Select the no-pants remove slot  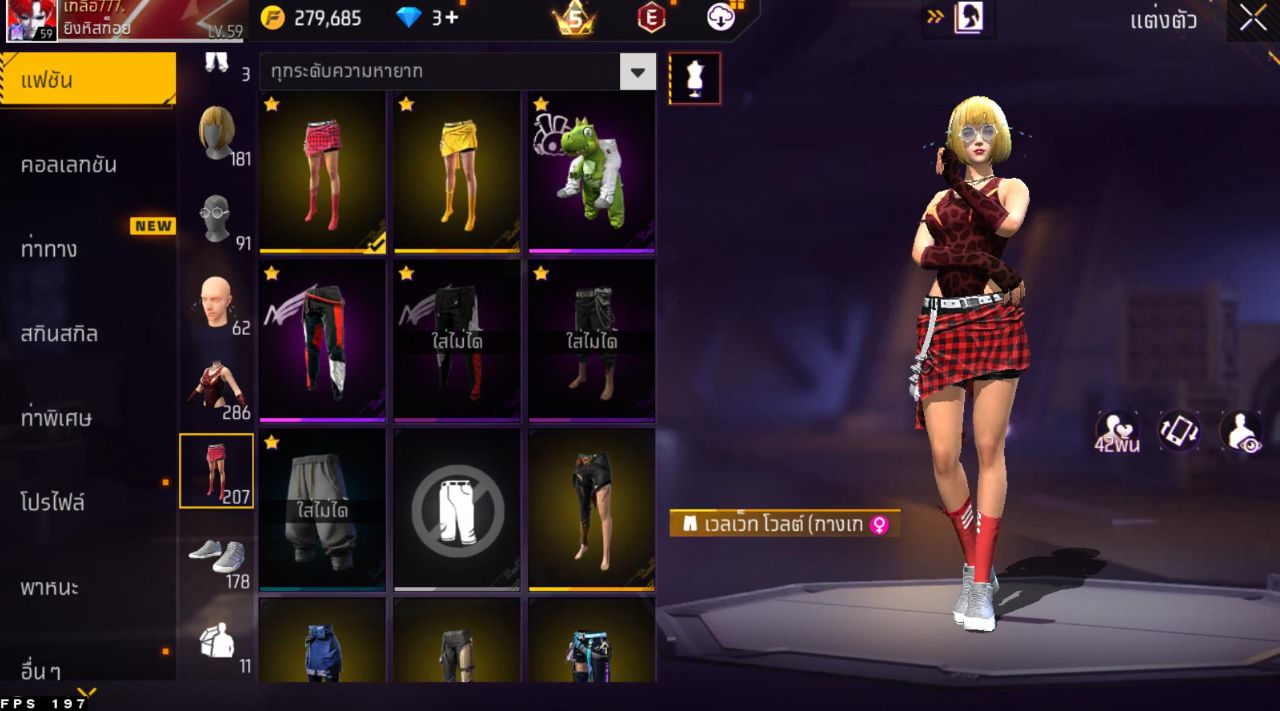click(x=457, y=509)
